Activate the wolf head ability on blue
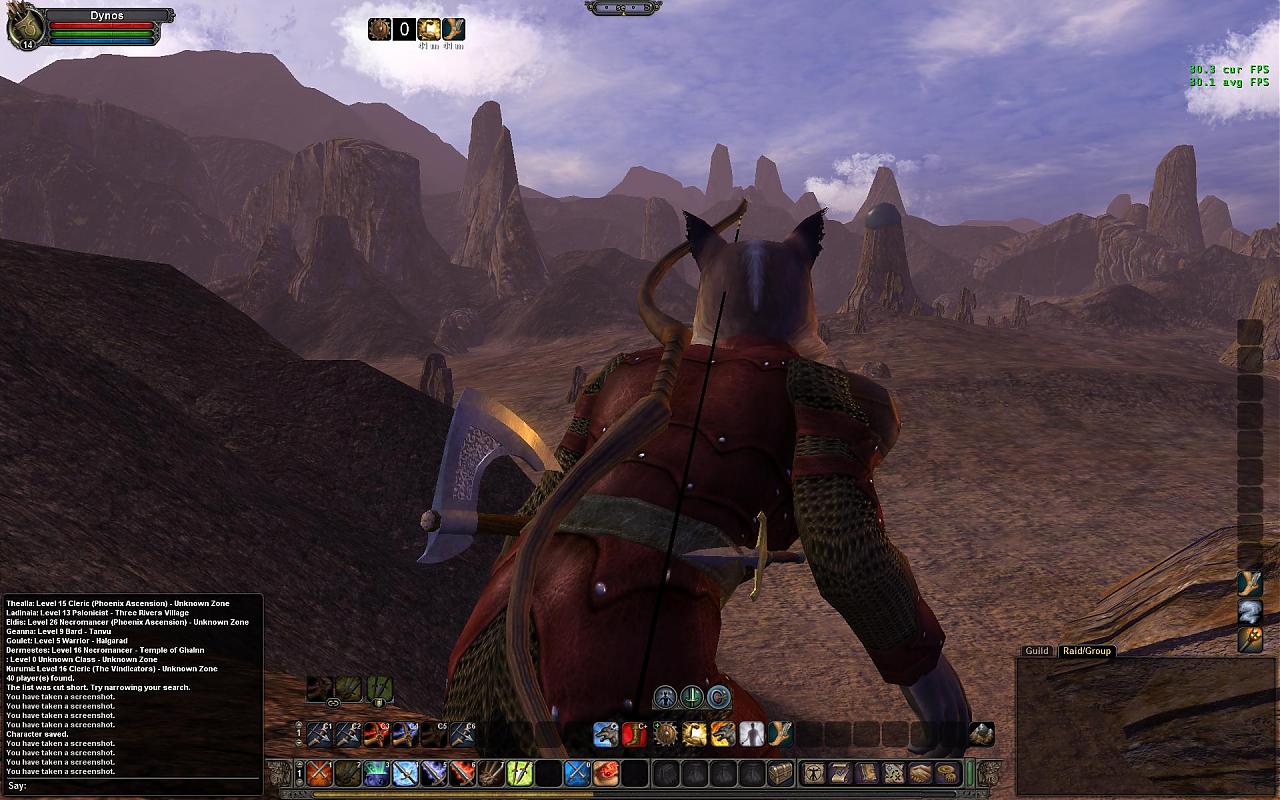The width and height of the screenshot is (1280, 800). click(606, 735)
